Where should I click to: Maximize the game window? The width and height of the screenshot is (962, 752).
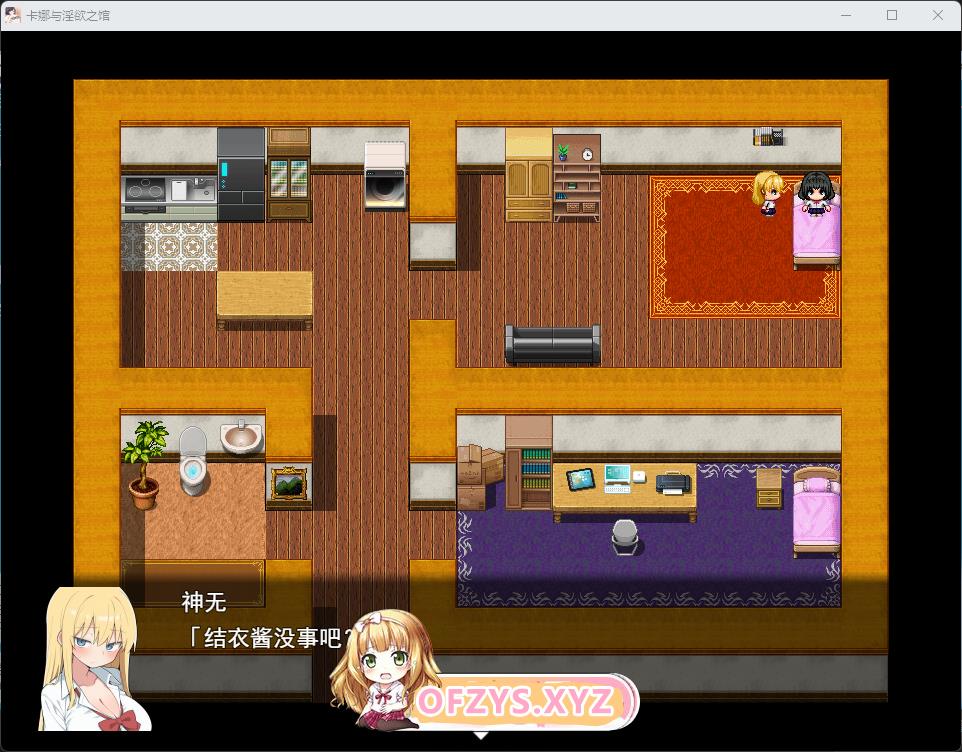click(x=892, y=15)
